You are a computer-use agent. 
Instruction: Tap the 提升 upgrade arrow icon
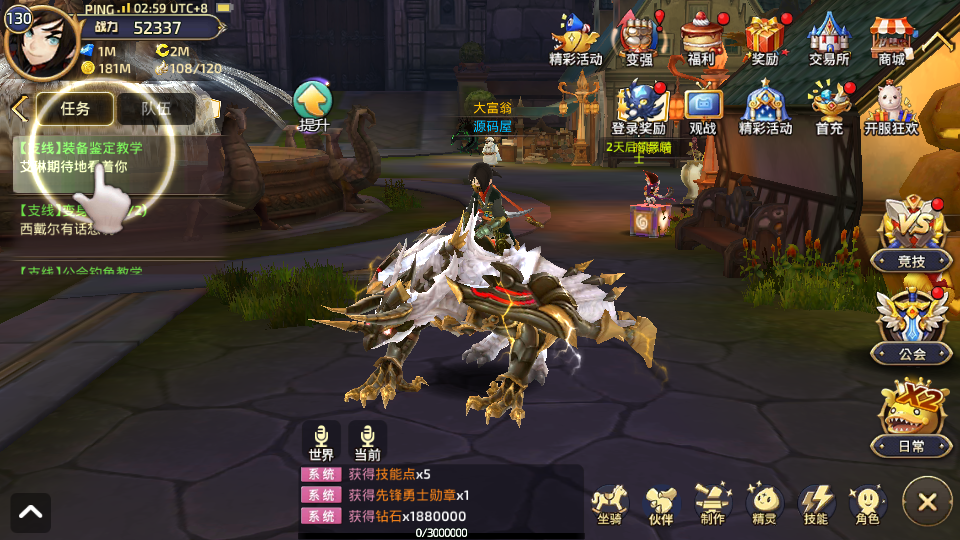(x=313, y=104)
